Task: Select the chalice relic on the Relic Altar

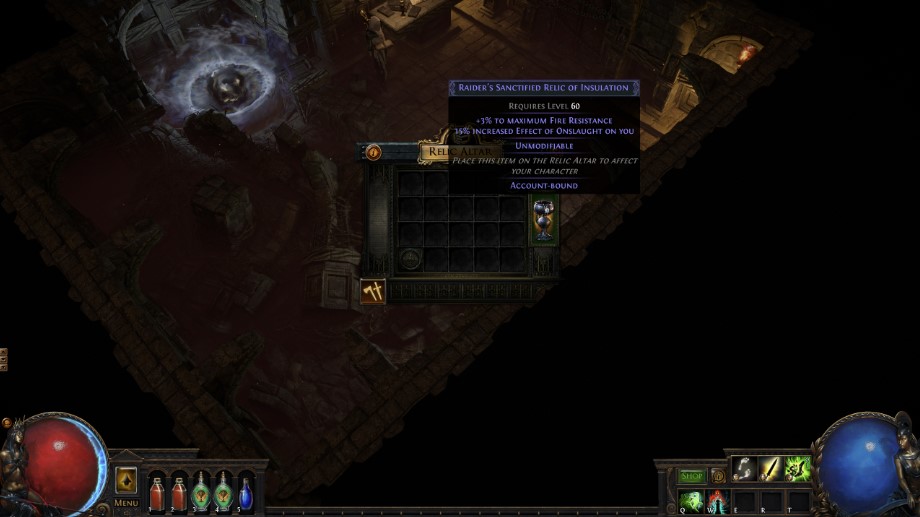Action: [543, 220]
